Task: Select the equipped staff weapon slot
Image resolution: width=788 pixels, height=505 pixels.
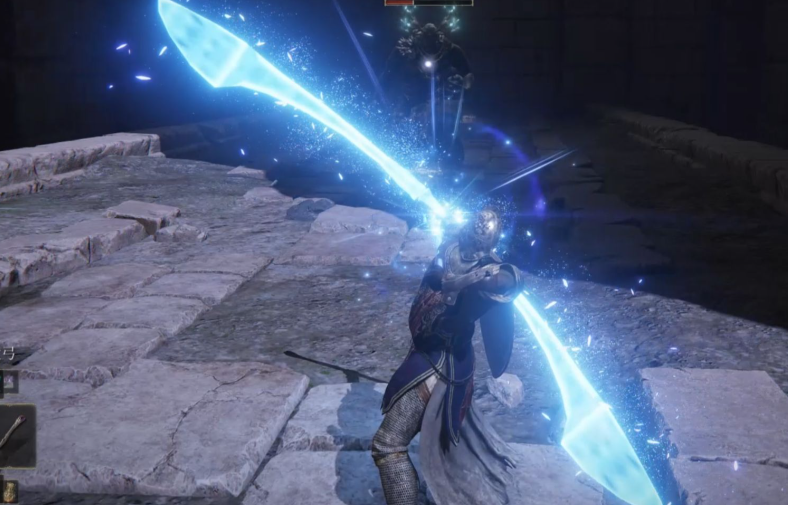Action: tap(14, 435)
